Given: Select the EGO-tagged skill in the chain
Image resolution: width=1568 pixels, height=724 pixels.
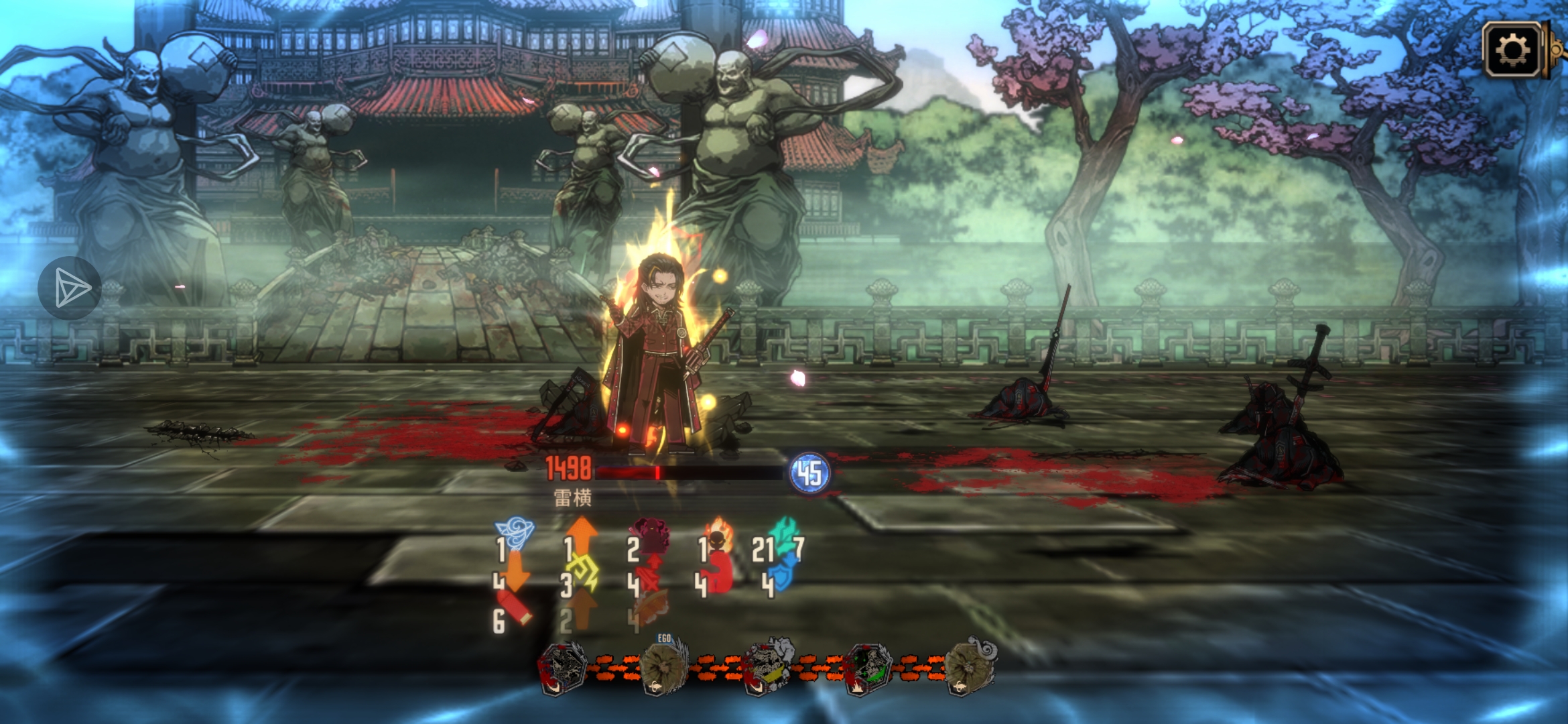Looking at the screenshot, I should click(x=663, y=667).
